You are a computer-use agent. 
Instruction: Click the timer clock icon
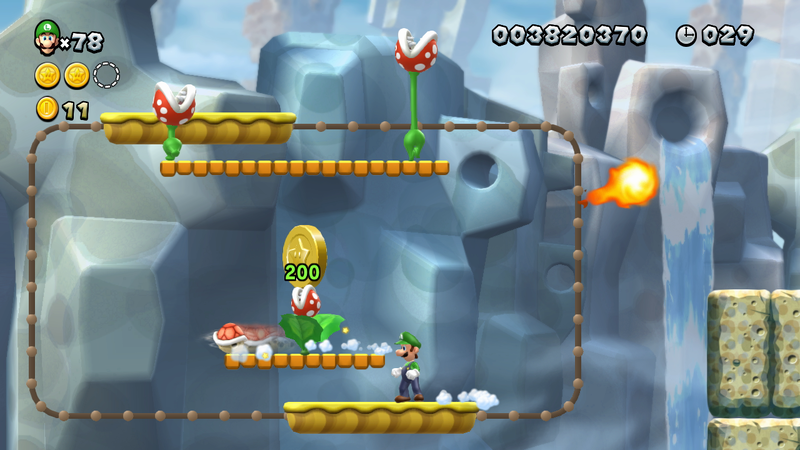tap(686, 35)
